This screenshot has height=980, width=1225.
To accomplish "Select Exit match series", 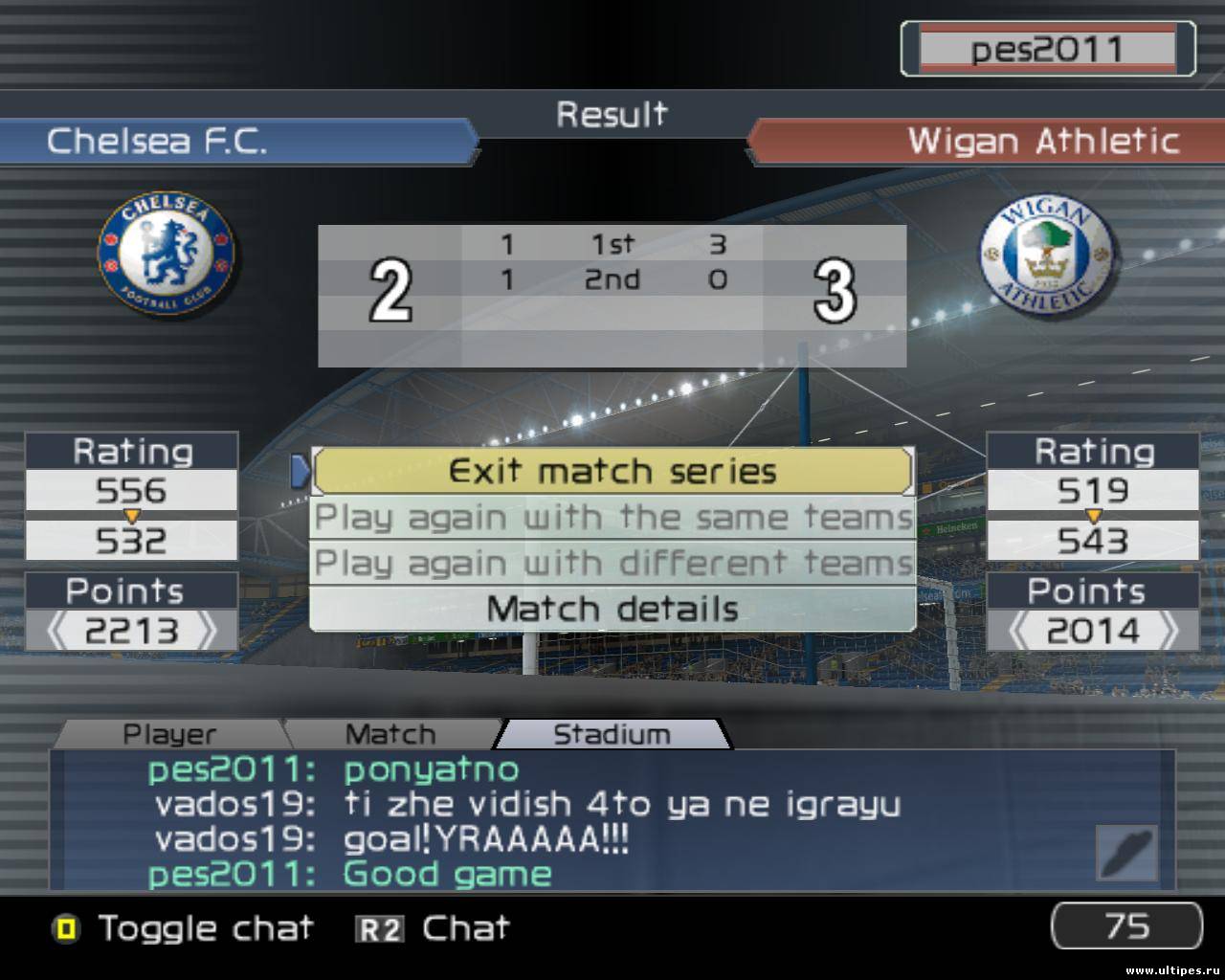I will click(x=612, y=471).
